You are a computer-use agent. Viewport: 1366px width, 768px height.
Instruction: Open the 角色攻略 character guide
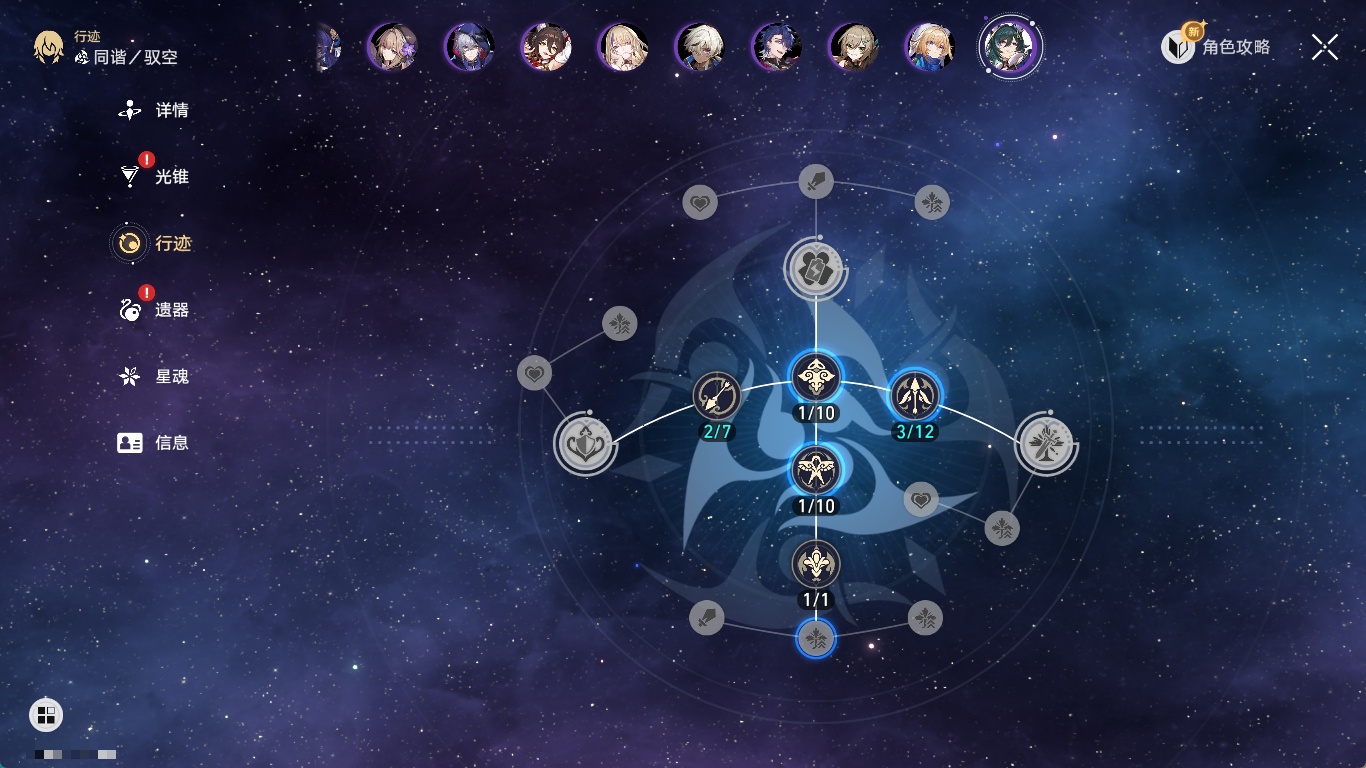1217,47
